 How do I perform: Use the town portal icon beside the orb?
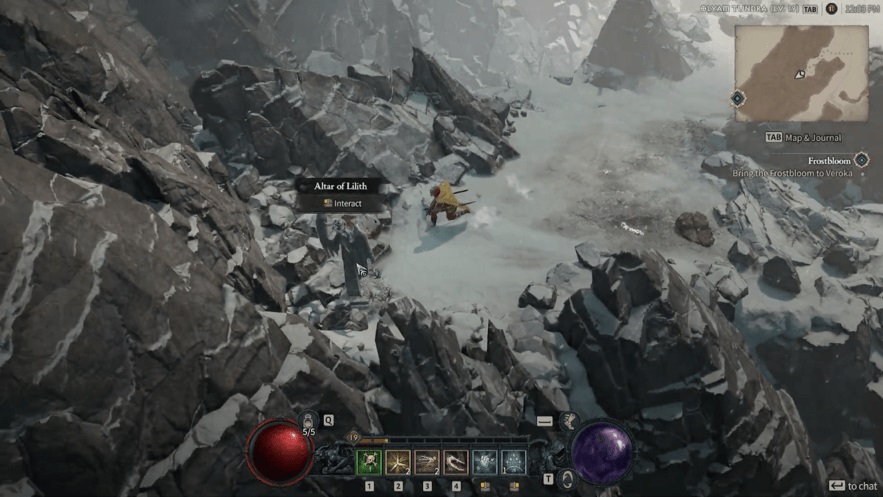tap(566, 478)
